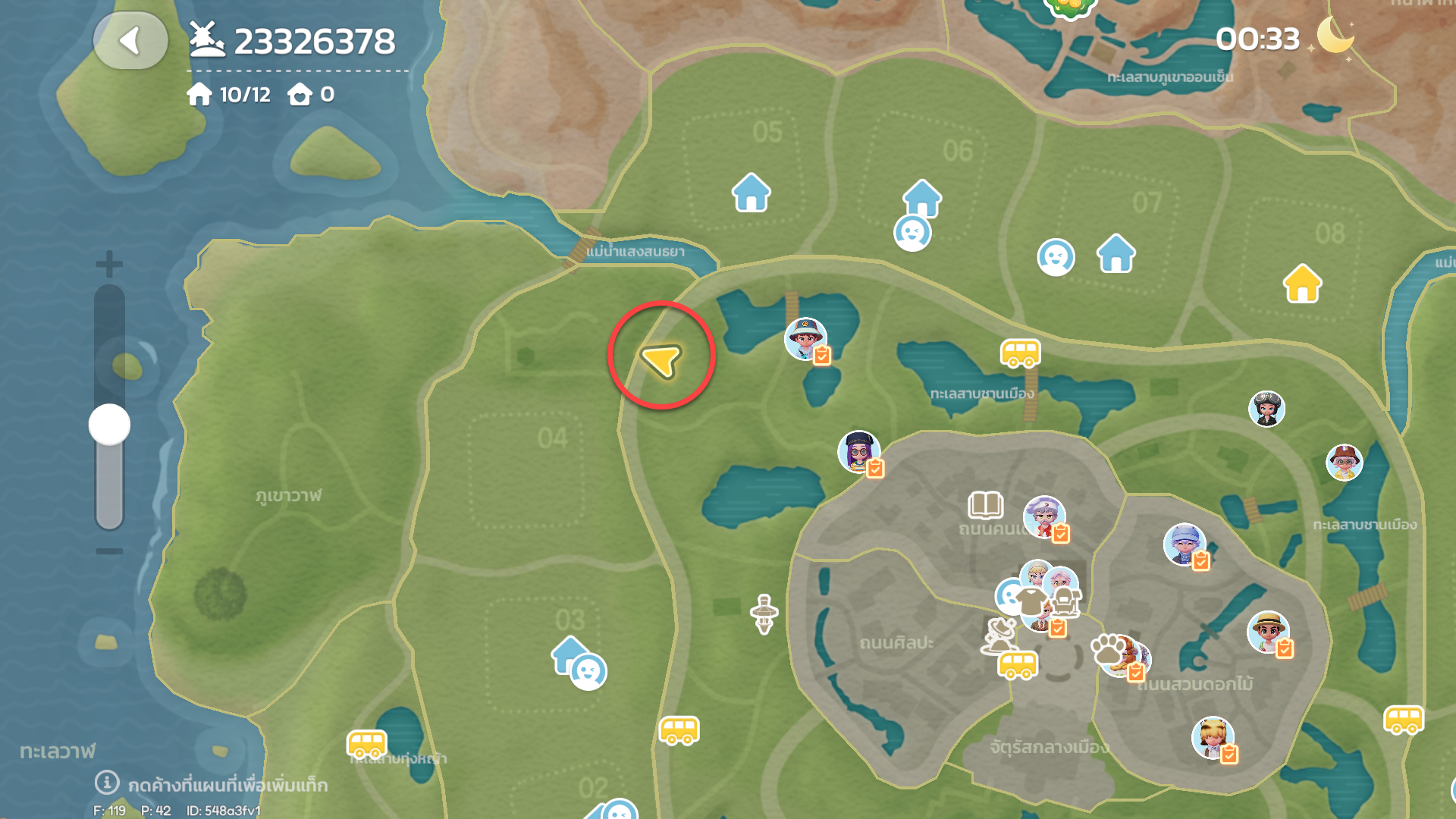Select the T-shirt shop marker

point(1031,601)
